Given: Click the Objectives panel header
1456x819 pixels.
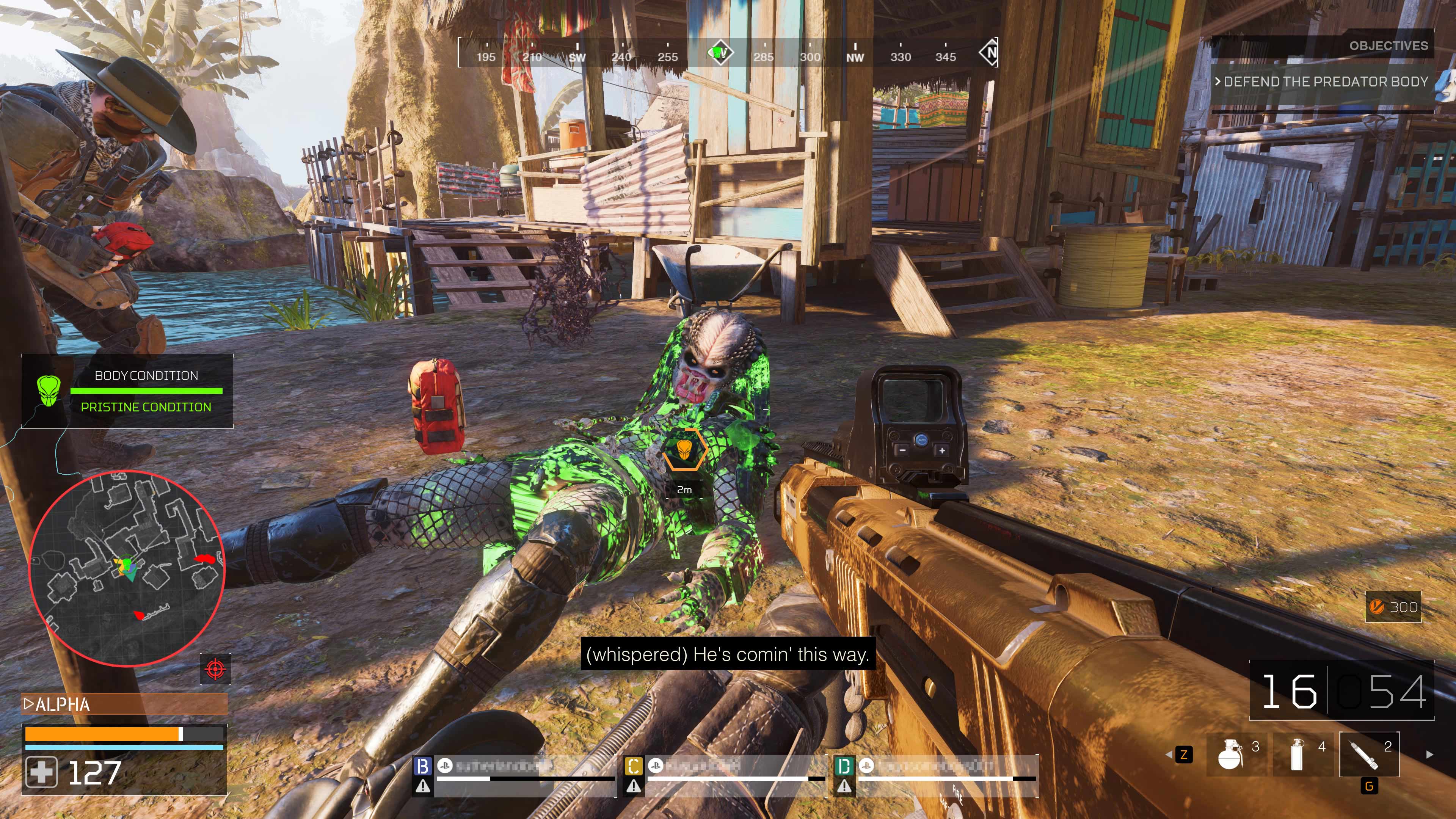Looking at the screenshot, I should (1388, 46).
